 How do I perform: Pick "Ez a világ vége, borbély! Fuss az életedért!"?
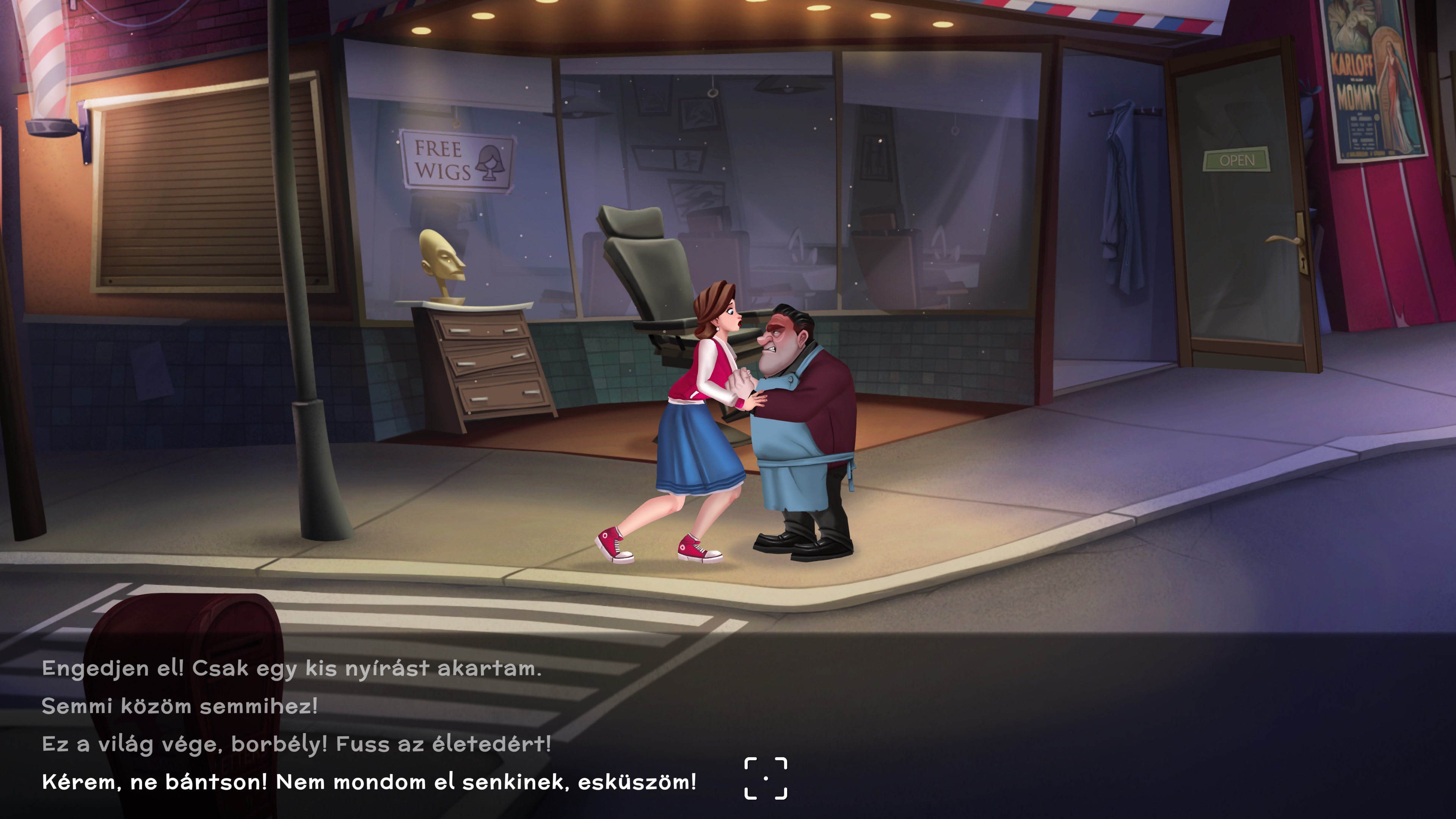pyautogui.click(x=296, y=744)
